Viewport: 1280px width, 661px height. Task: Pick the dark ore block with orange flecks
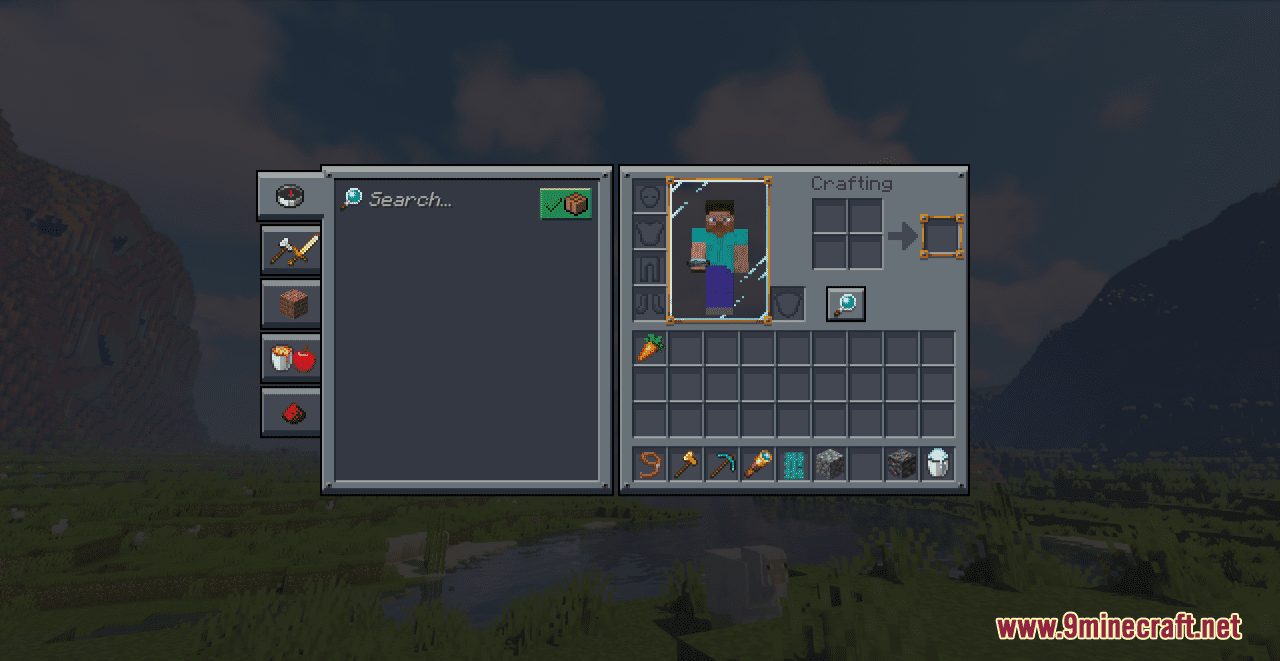coord(902,464)
